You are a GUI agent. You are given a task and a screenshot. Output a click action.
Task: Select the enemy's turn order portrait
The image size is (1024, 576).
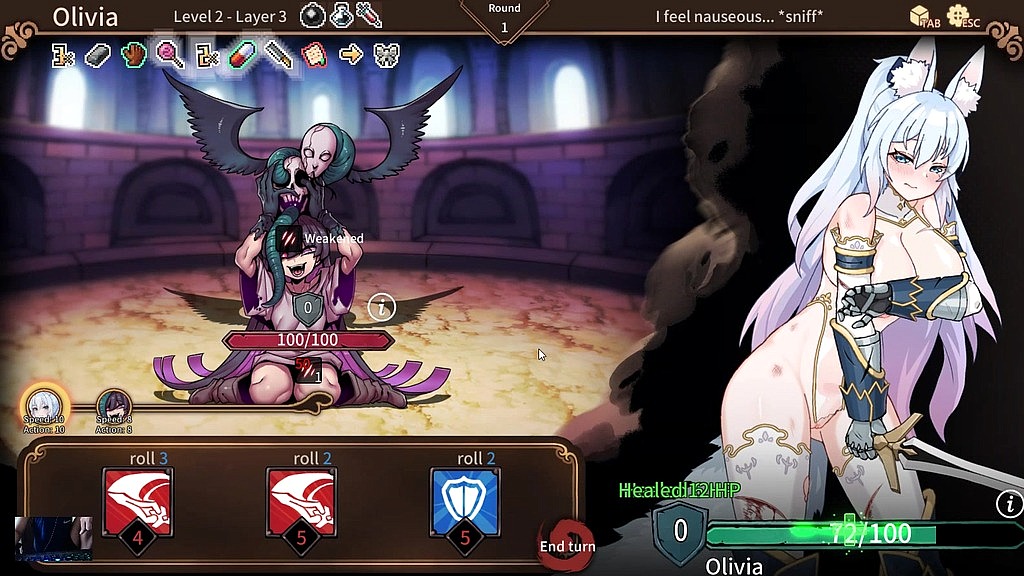pos(114,406)
